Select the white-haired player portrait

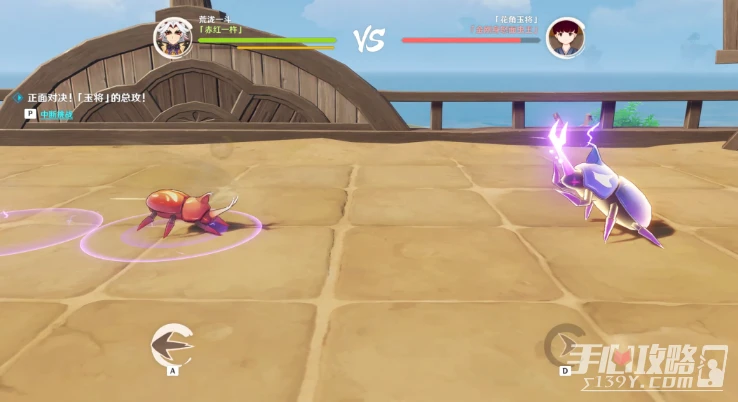coord(172,37)
